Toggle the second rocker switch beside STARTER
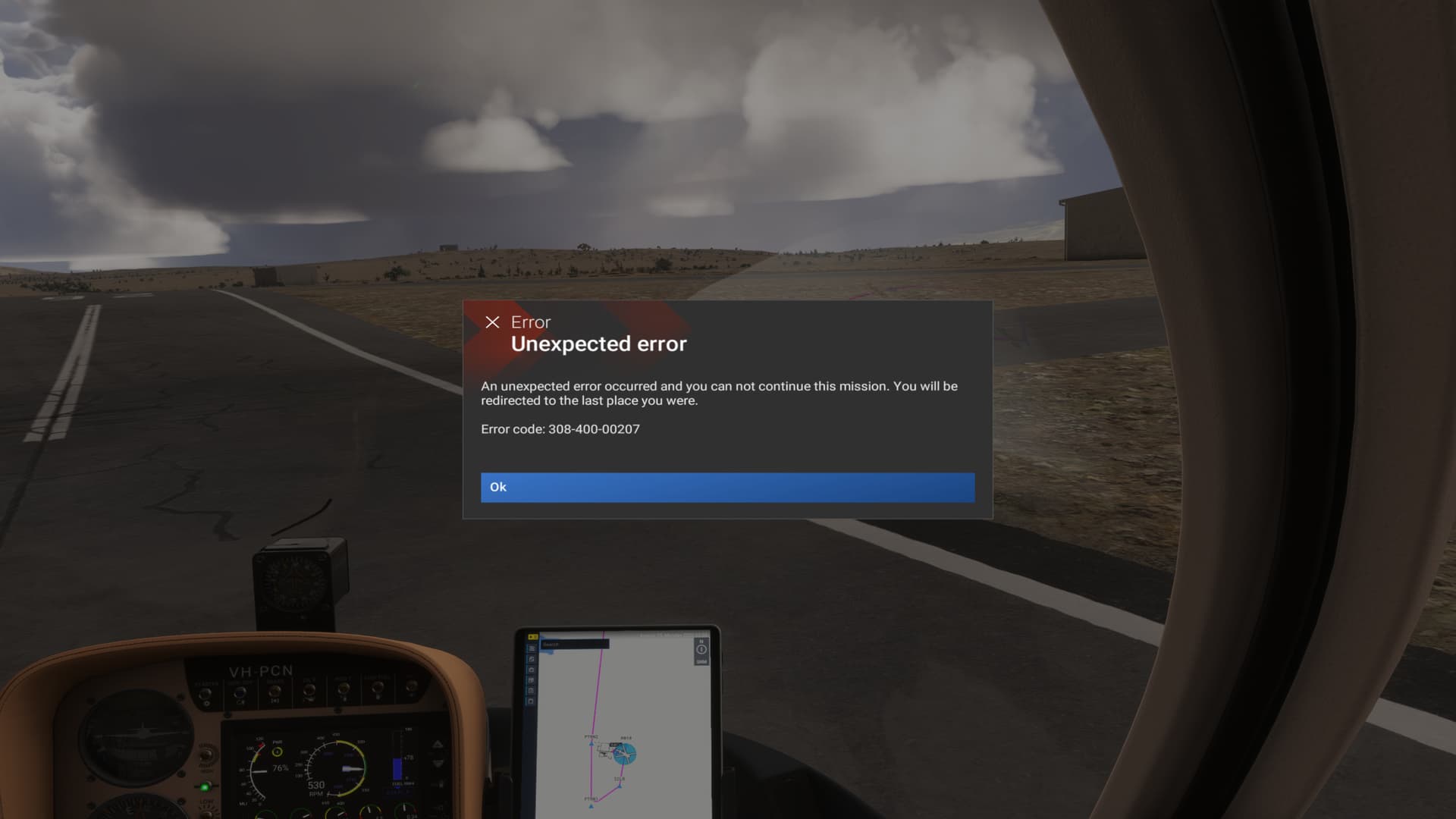The width and height of the screenshot is (1456, 819). (240, 692)
